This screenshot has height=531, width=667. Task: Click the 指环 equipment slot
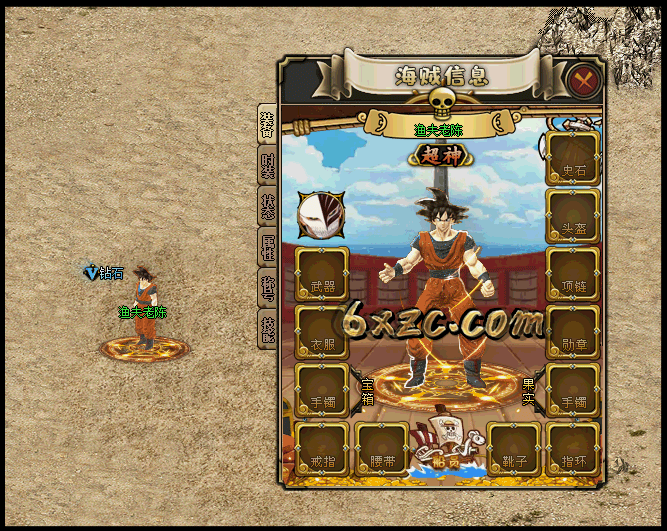[x=573, y=448]
